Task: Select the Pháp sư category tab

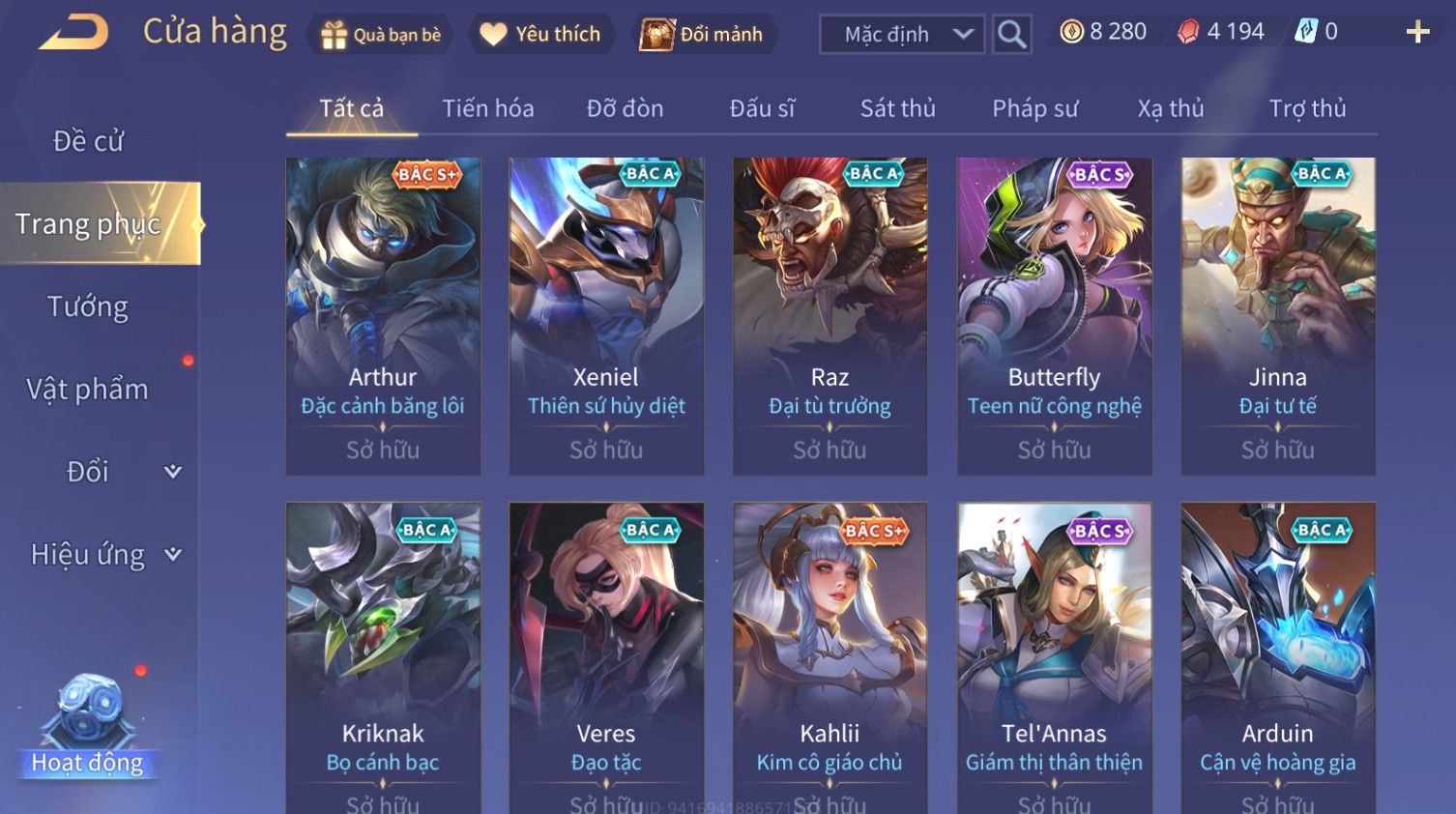Action: pyautogui.click(x=1034, y=108)
